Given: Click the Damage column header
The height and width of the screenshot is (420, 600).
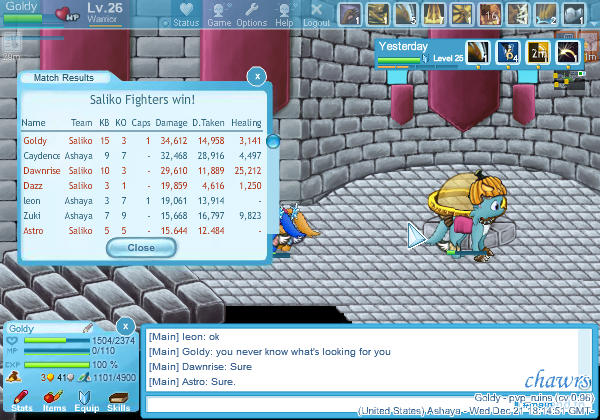Looking at the screenshot, I should point(172,123).
